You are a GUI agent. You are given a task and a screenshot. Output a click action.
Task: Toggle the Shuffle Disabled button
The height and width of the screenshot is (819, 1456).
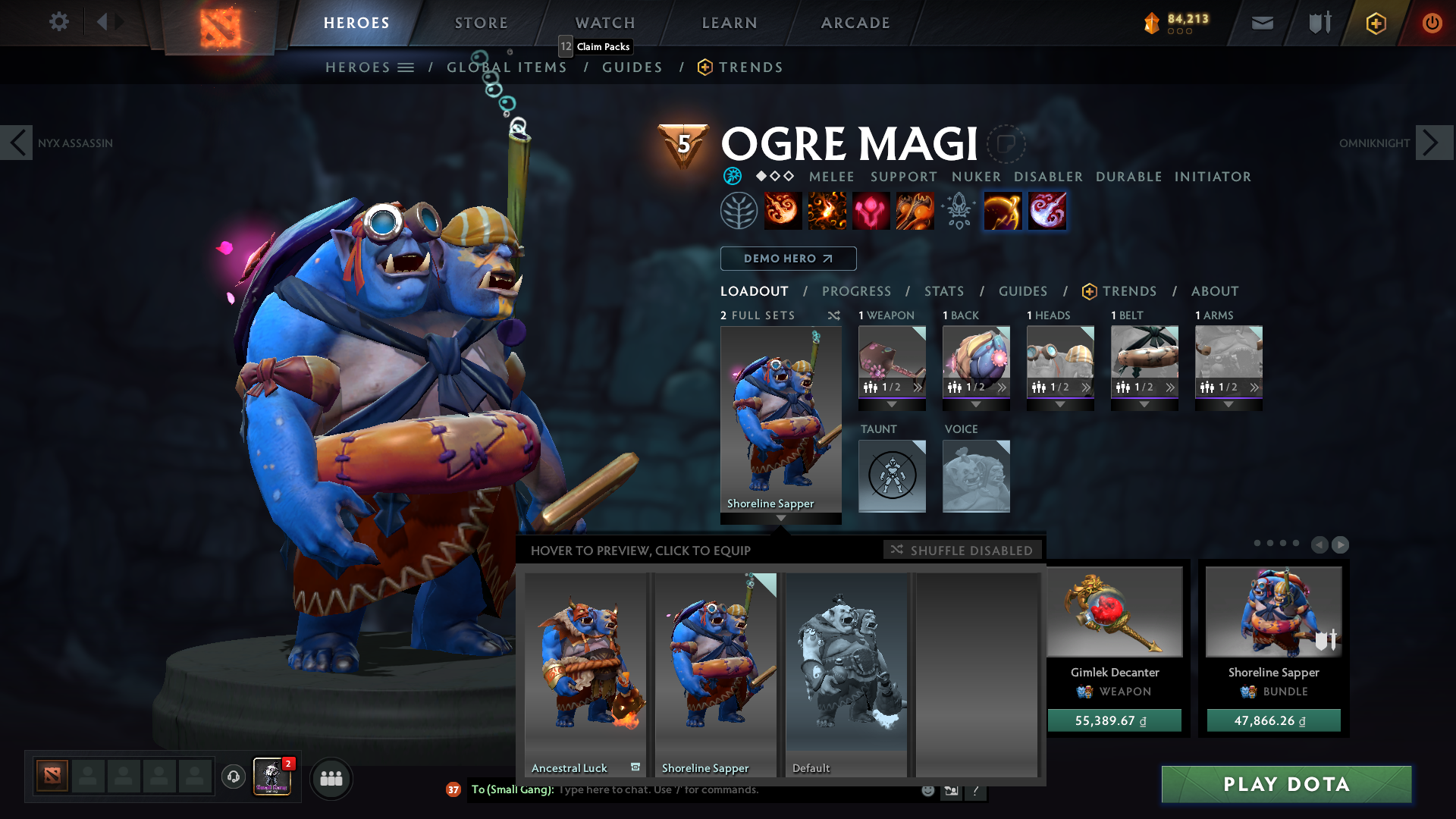coord(962,550)
